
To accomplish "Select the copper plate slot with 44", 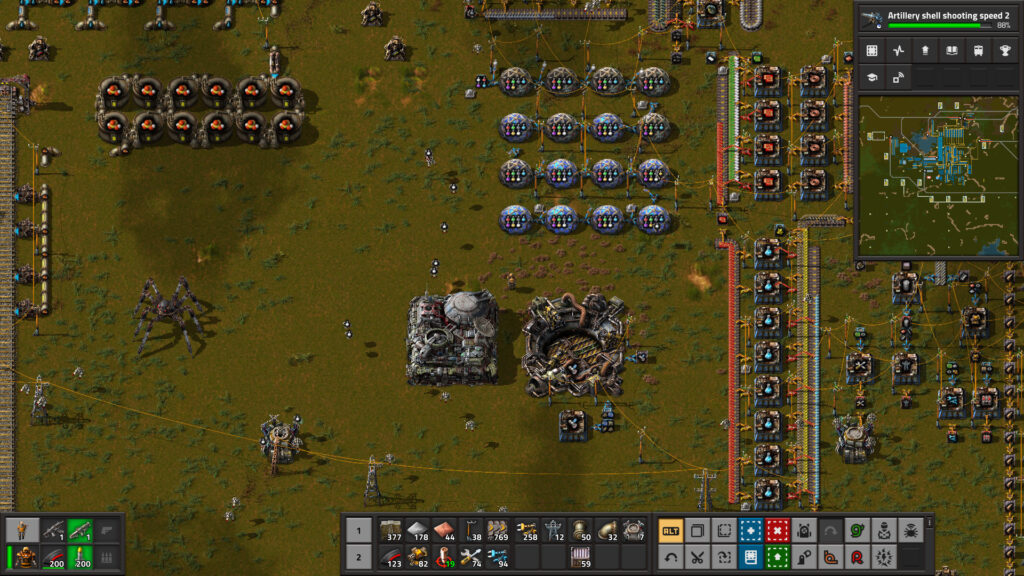I will coord(444,531).
